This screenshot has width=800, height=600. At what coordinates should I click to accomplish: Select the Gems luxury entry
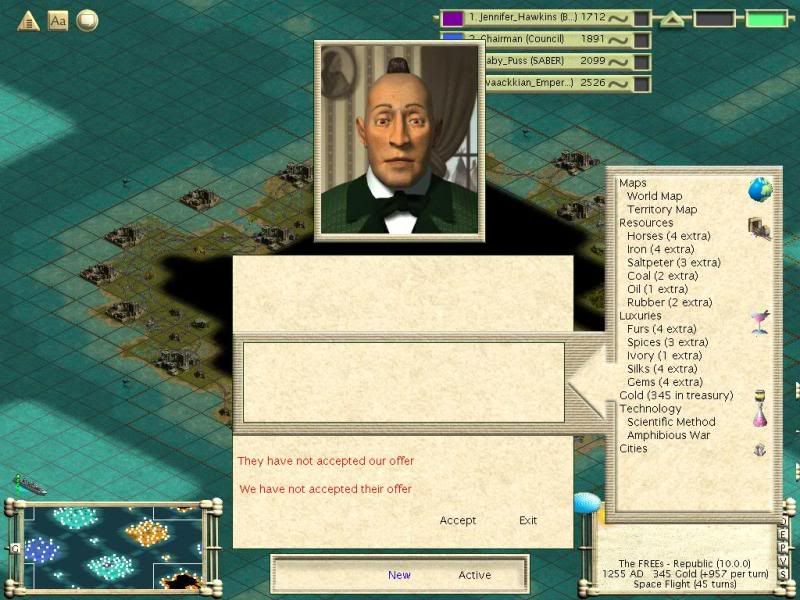coord(664,382)
